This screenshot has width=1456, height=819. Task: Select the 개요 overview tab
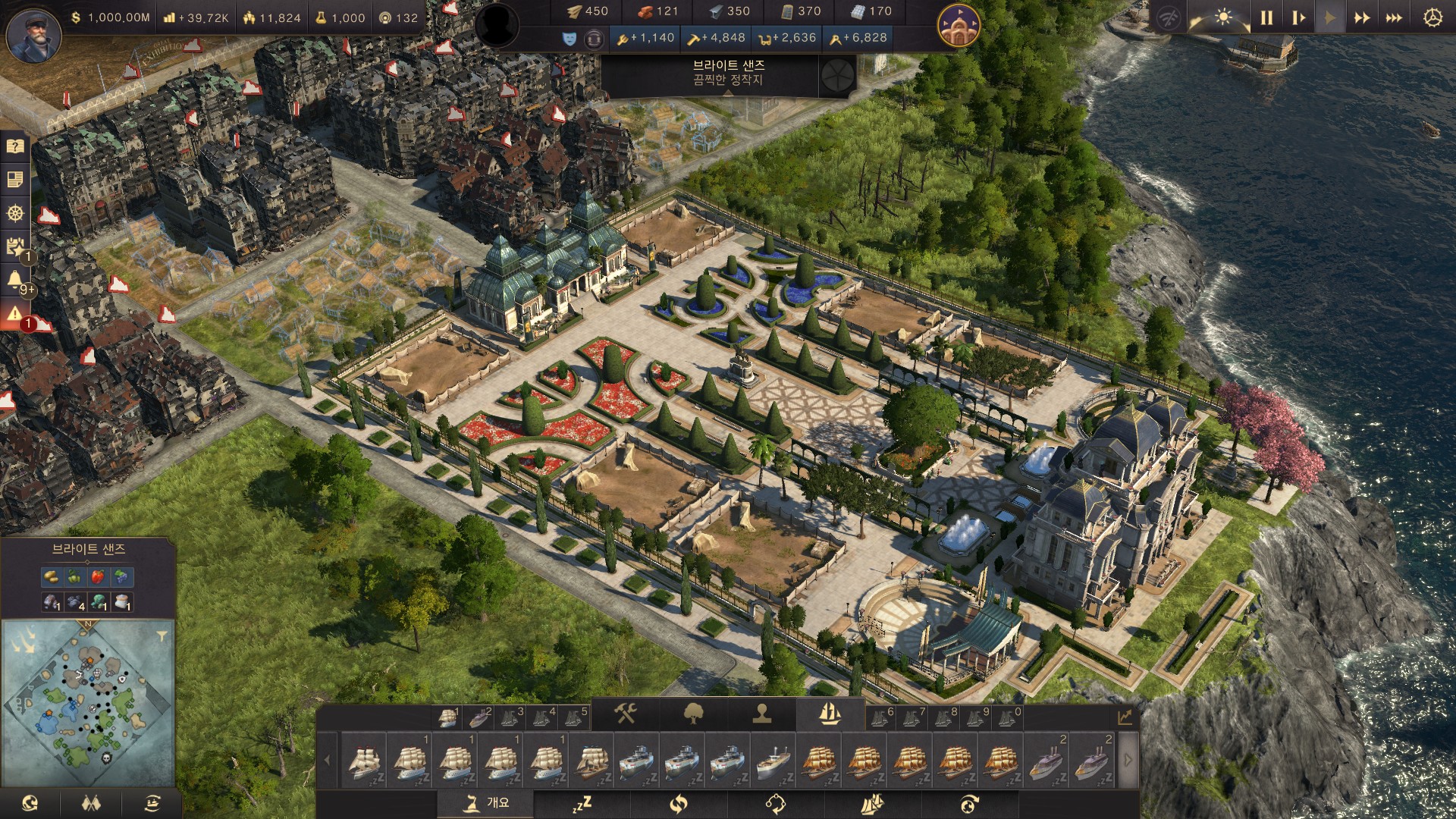[x=486, y=803]
